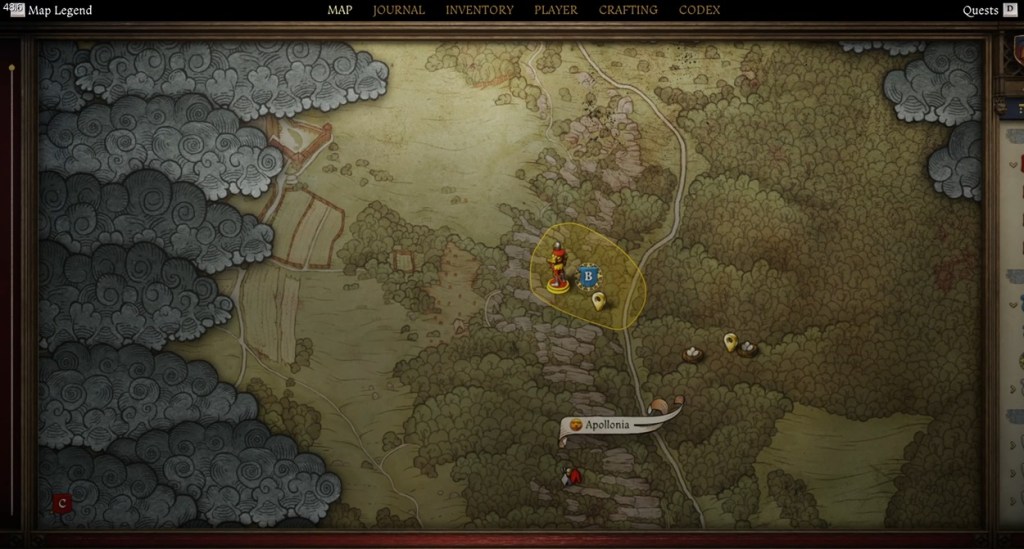1024x549 pixels.
Task: Select the Crafting tab
Action: (628, 10)
